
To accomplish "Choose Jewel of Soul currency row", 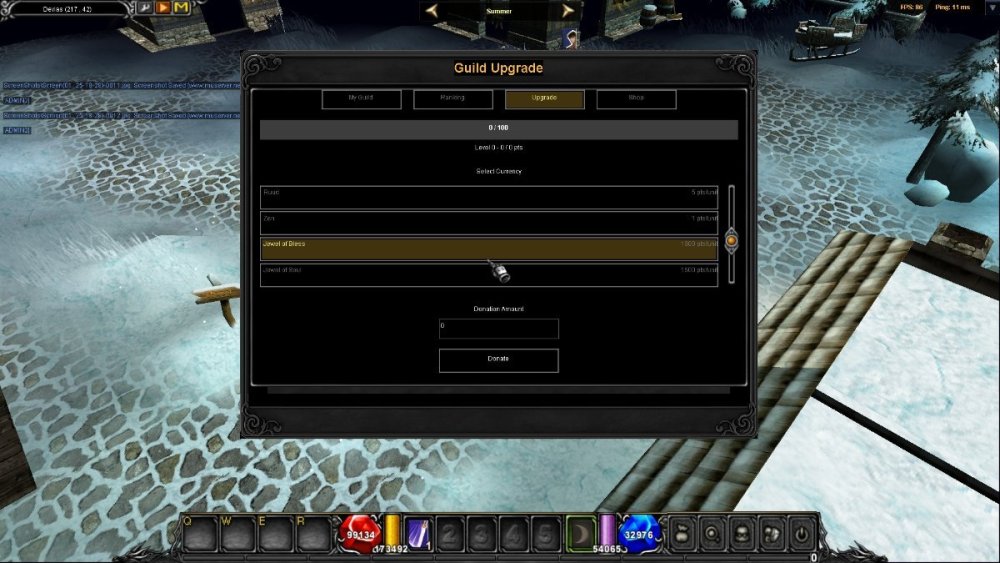I will (x=489, y=275).
